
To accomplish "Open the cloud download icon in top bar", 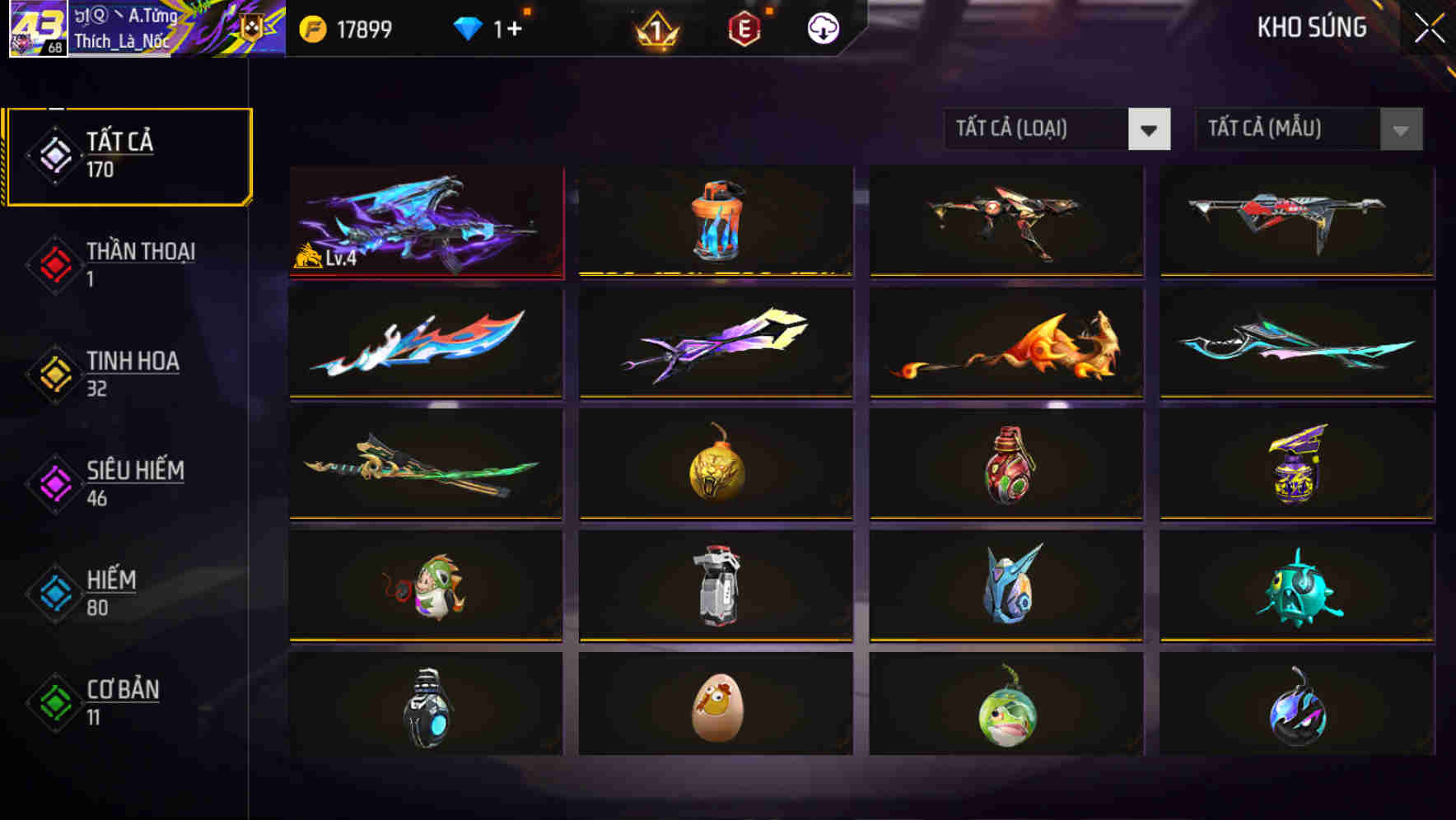I will click(x=821, y=27).
